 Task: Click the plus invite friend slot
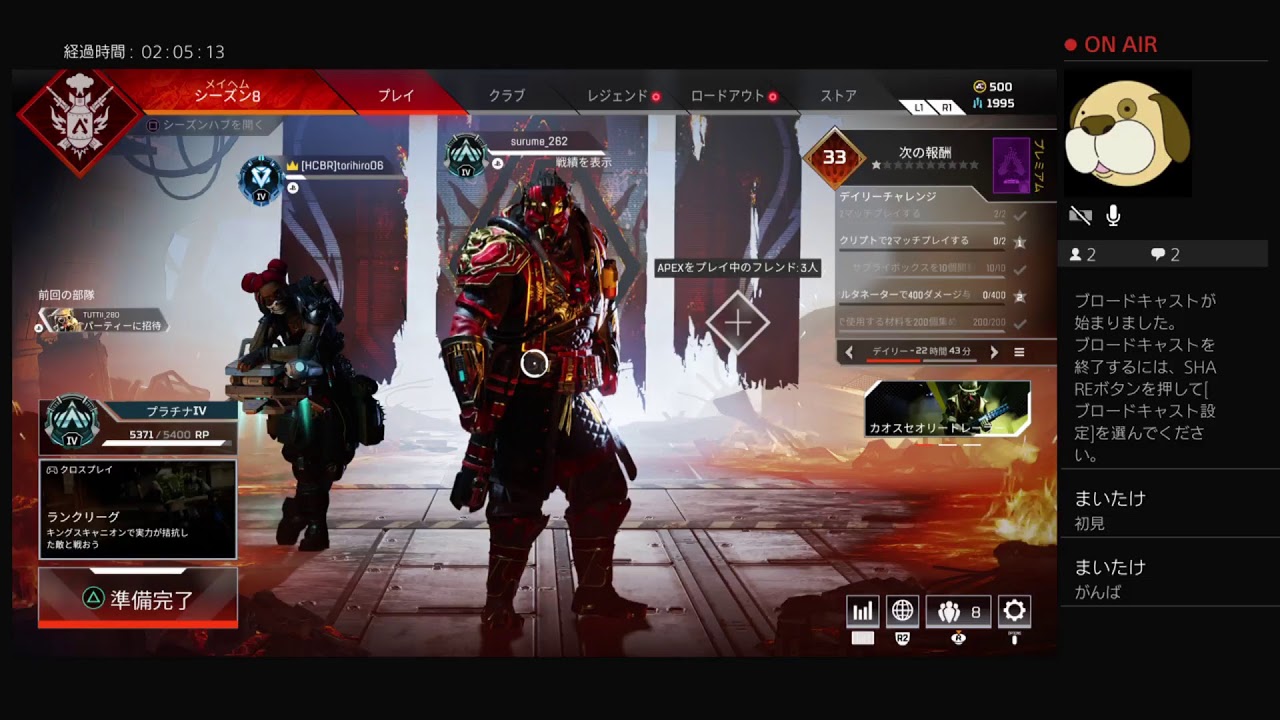(x=738, y=323)
